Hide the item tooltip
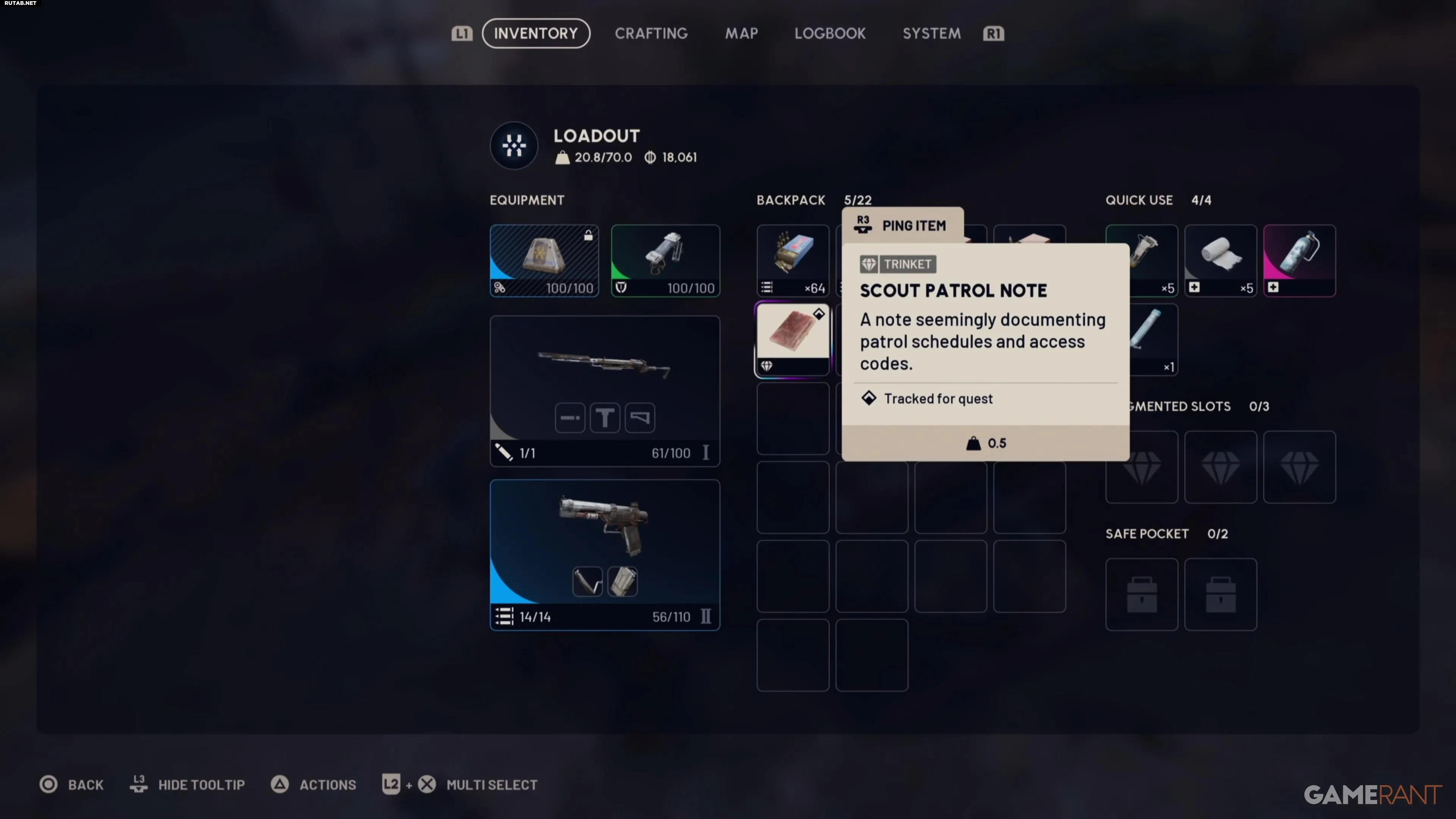 (x=188, y=784)
